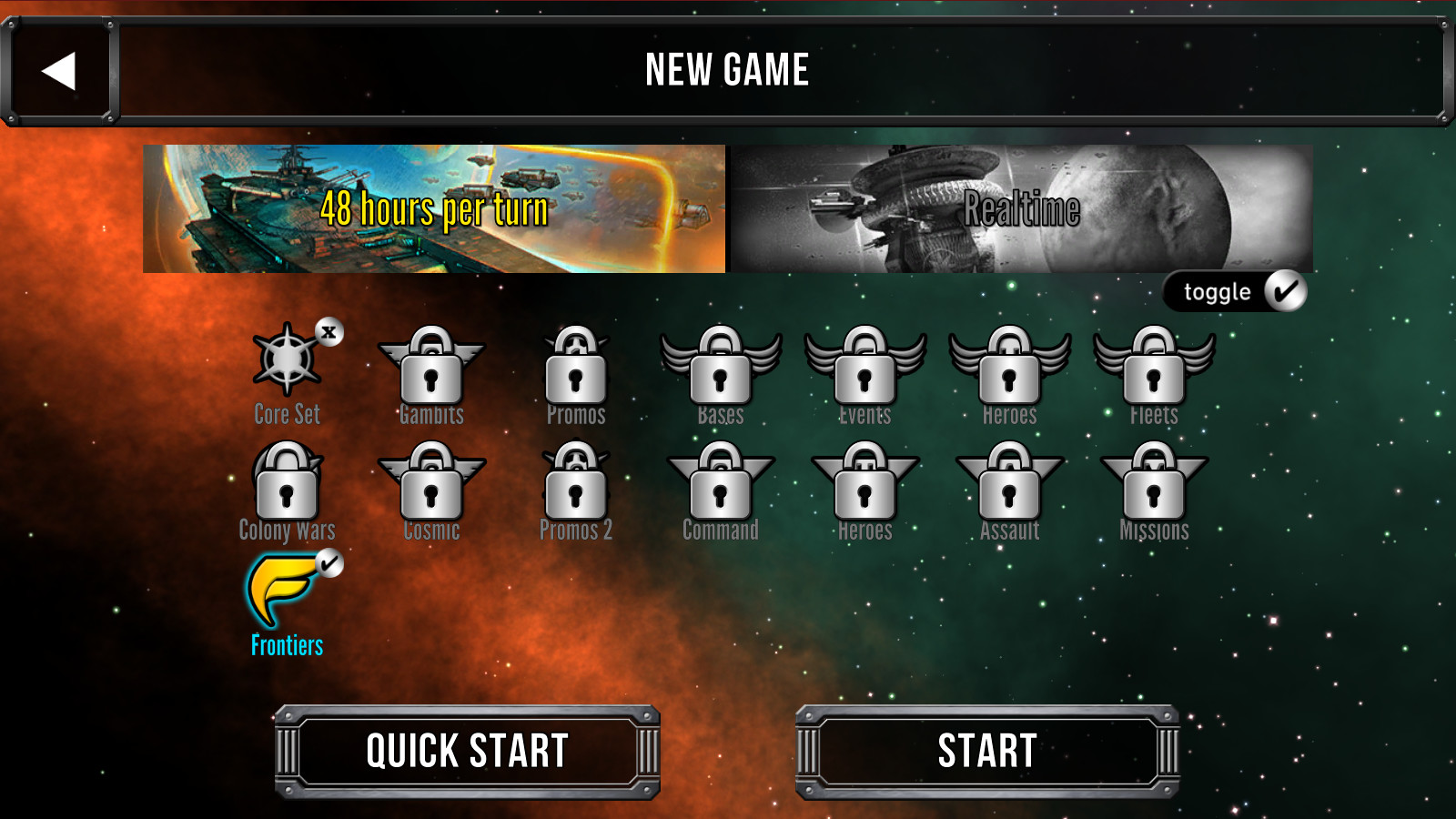Select the 48 hours per turn game mode
This screenshot has height=819, width=1456.
click(435, 207)
